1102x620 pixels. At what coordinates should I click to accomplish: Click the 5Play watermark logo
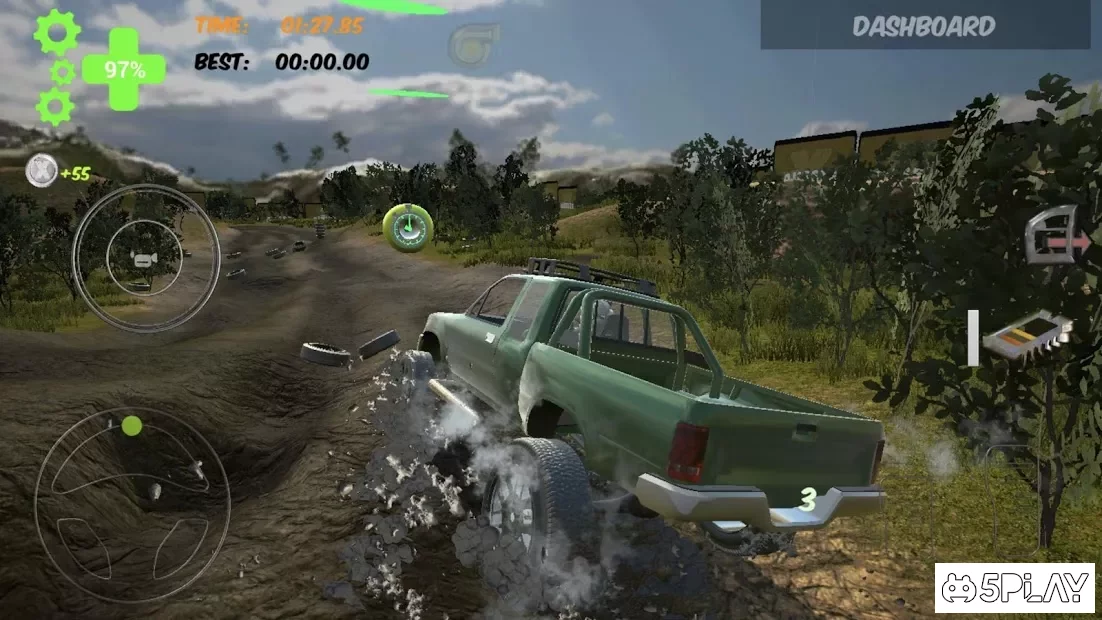(x=1014, y=588)
